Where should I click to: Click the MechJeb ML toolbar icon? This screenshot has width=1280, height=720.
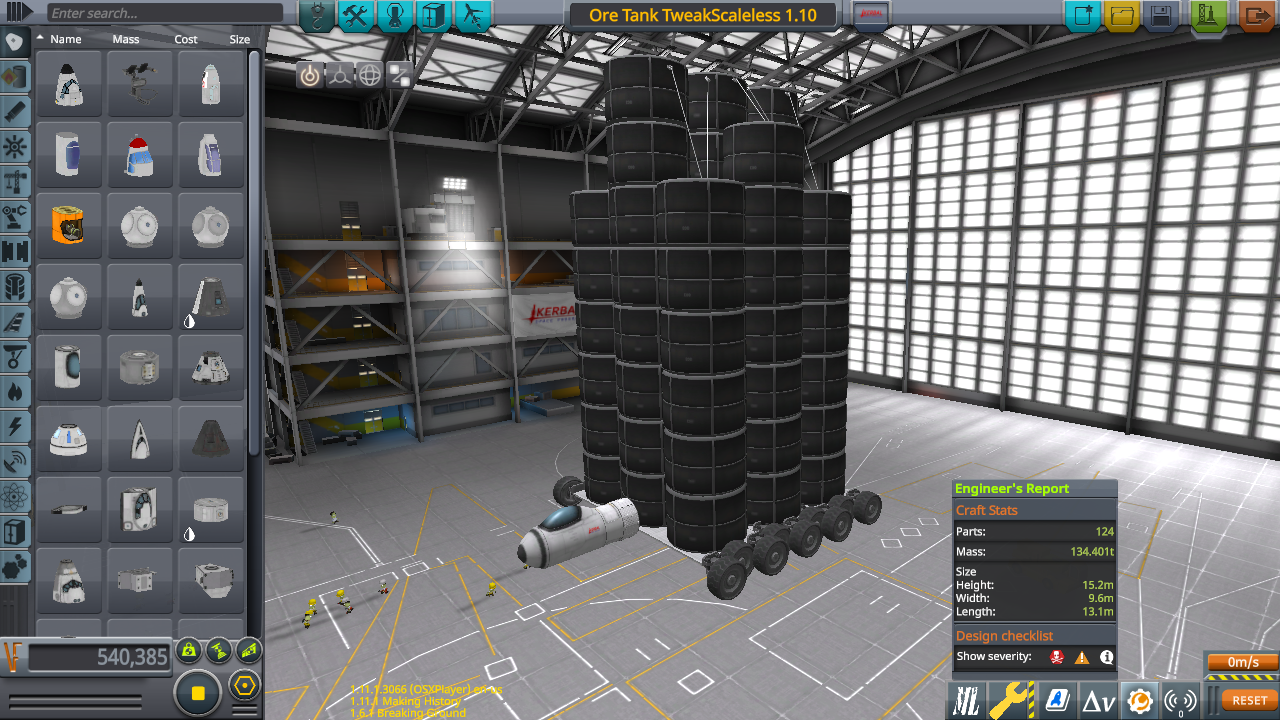[966, 699]
